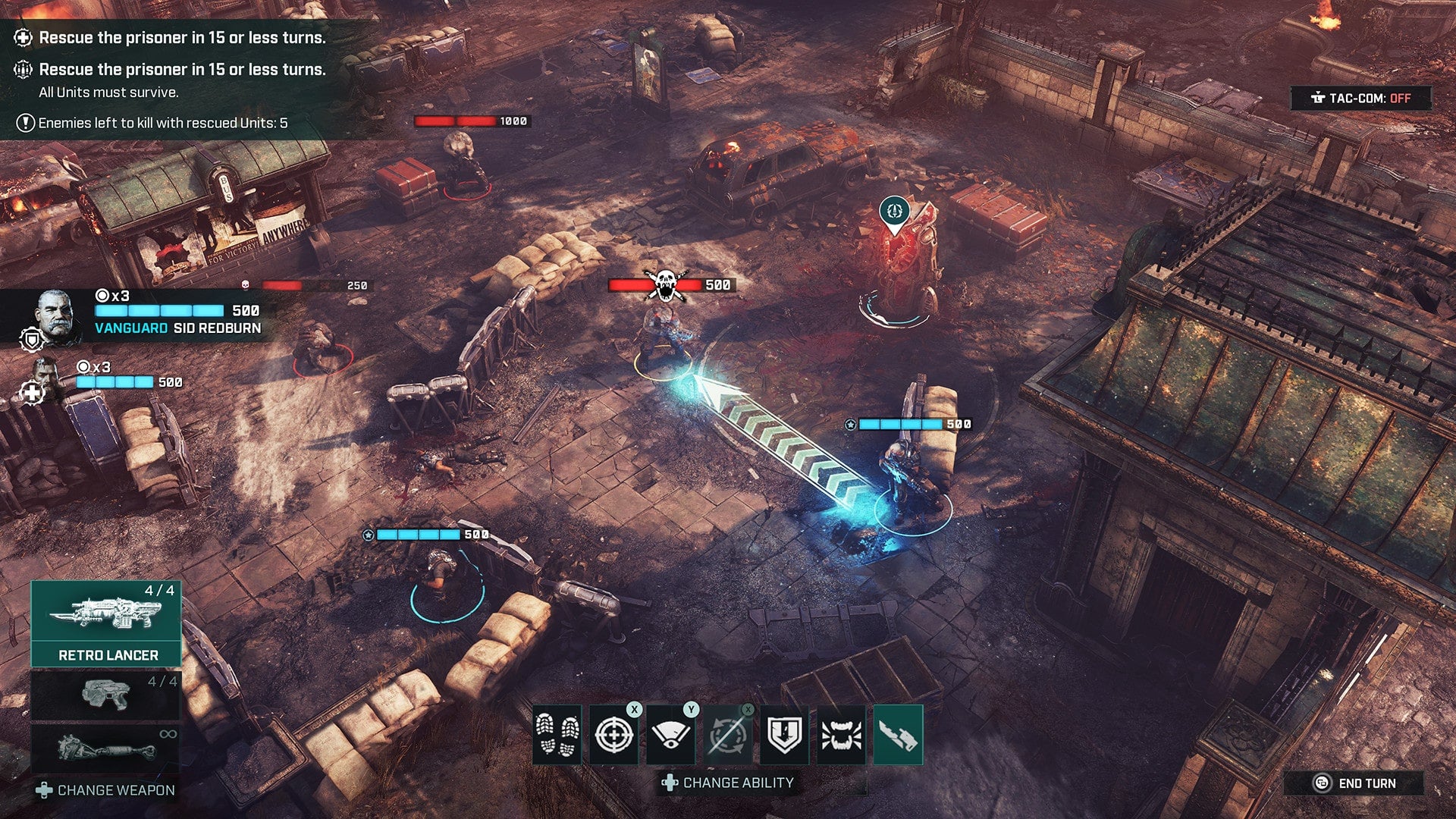Open the Change Weapon selector

102,789
